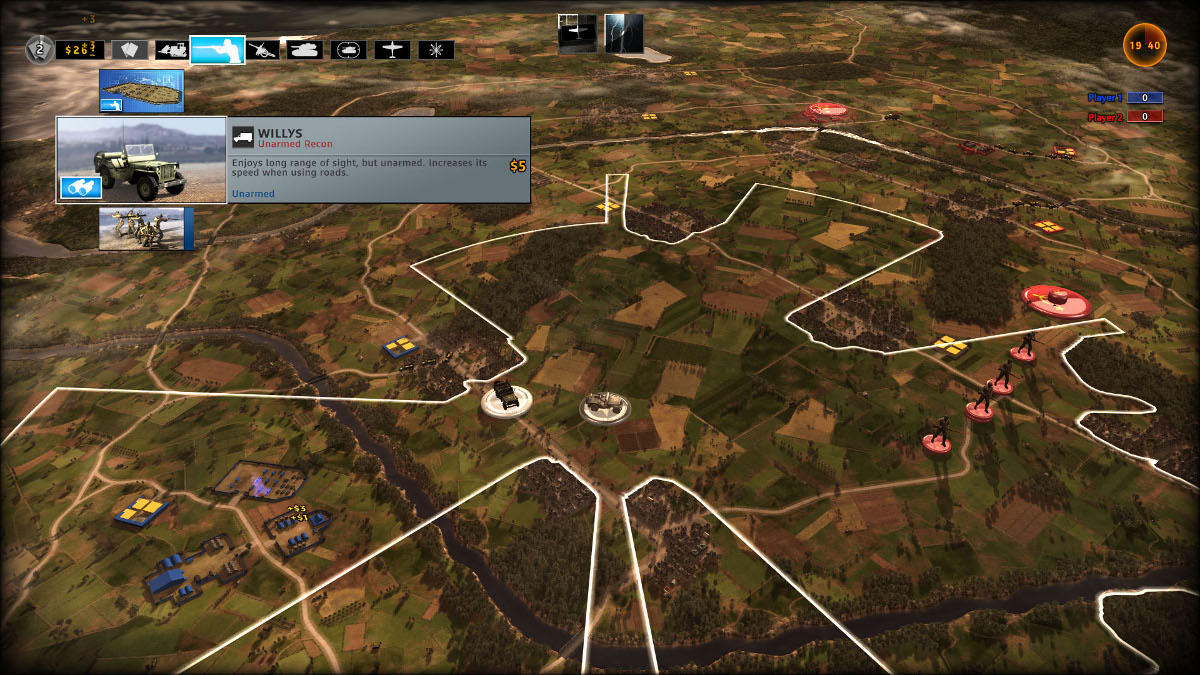Pick the infantry squad unit card
Image resolution: width=1200 pixels, height=675 pixels.
coord(141,228)
